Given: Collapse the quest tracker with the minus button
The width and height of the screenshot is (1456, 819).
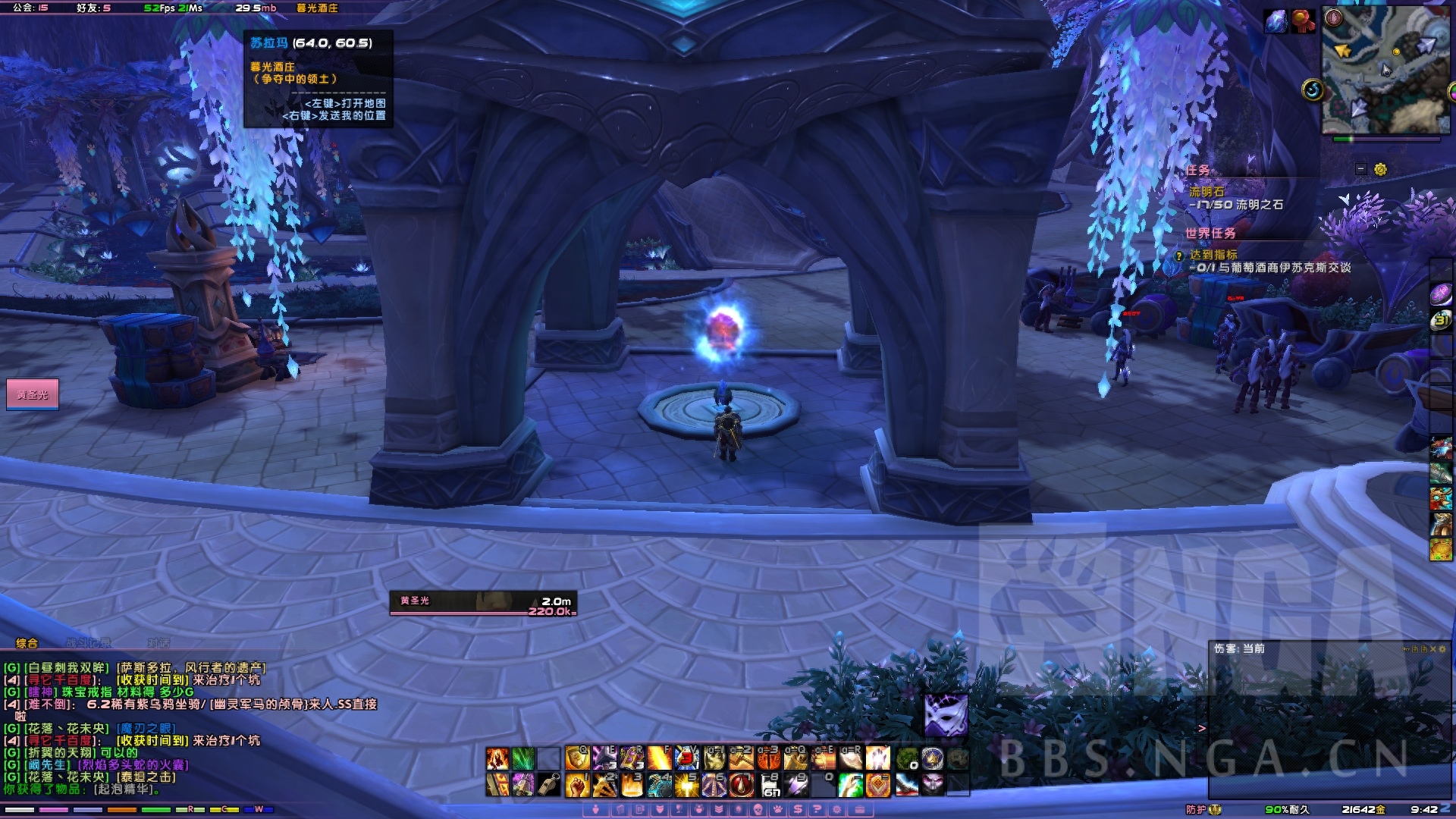Looking at the screenshot, I should click(1361, 169).
